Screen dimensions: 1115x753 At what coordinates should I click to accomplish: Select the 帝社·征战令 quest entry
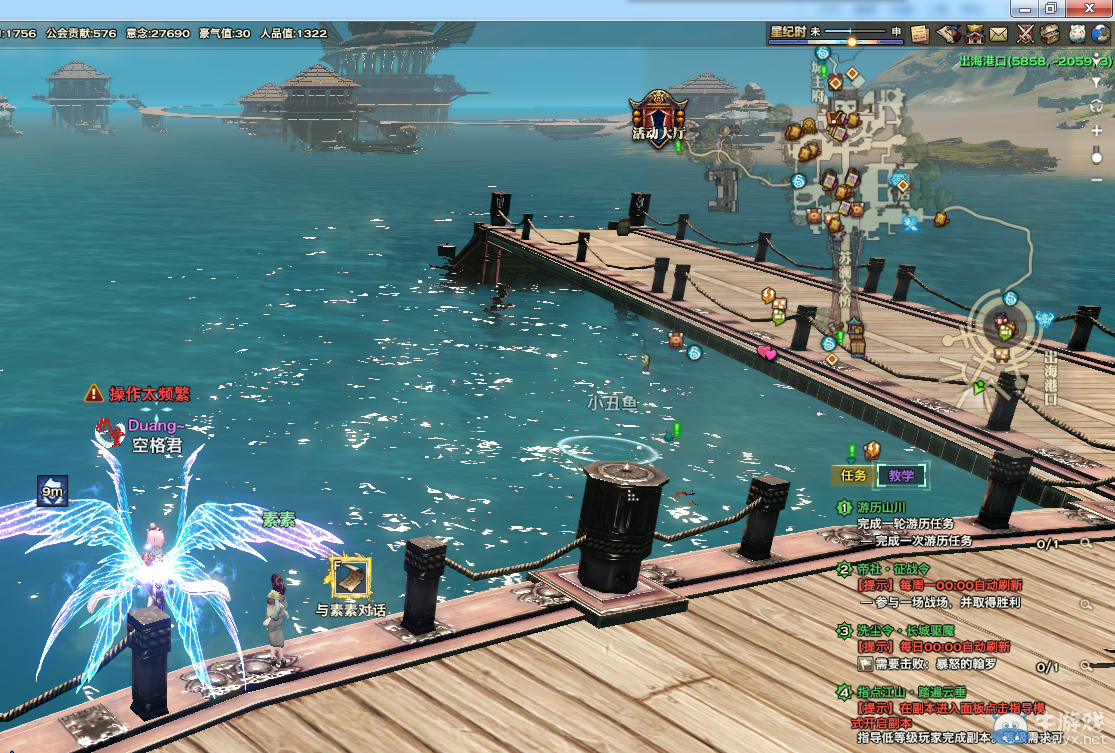coord(893,569)
